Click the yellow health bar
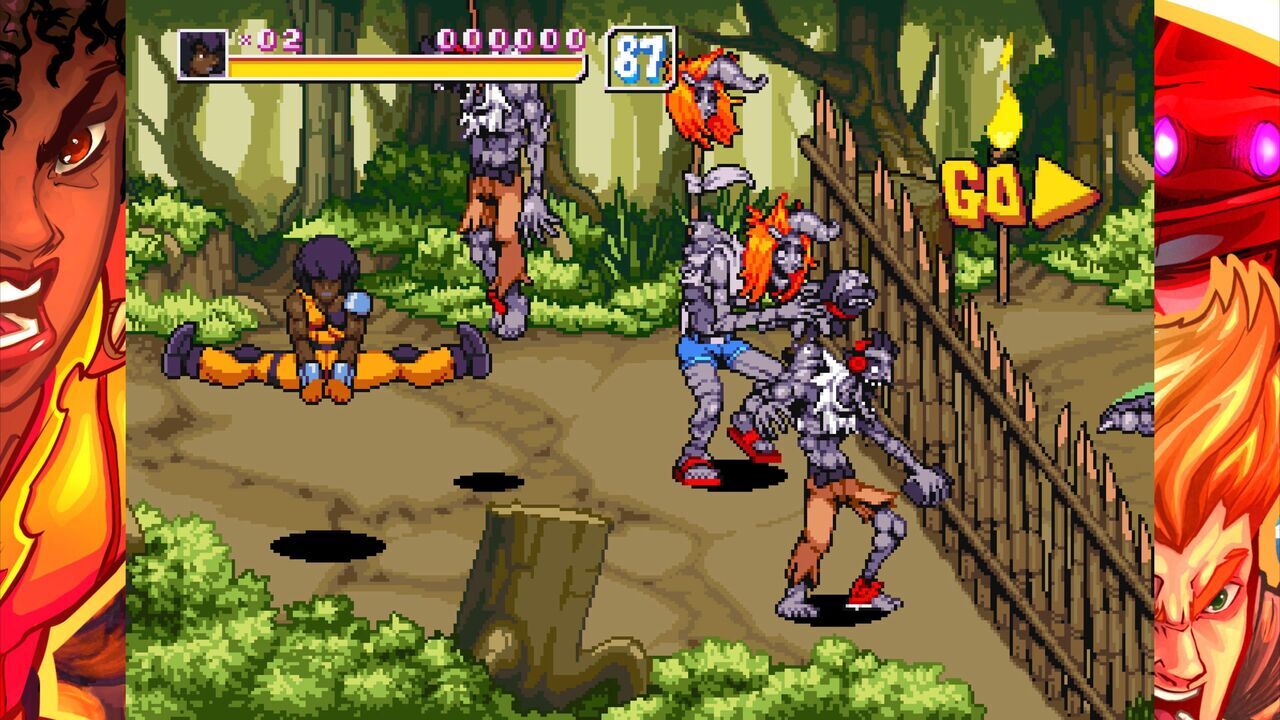 pos(400,68)
